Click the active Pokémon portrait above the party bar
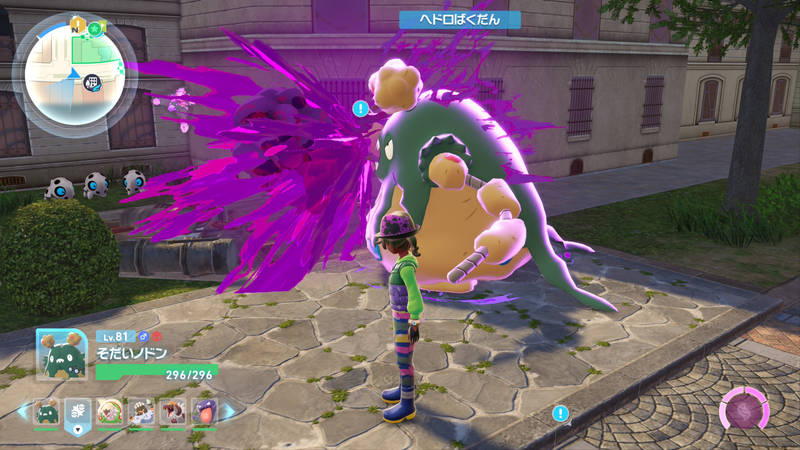The image size is (800, 450). pos(61,354)
